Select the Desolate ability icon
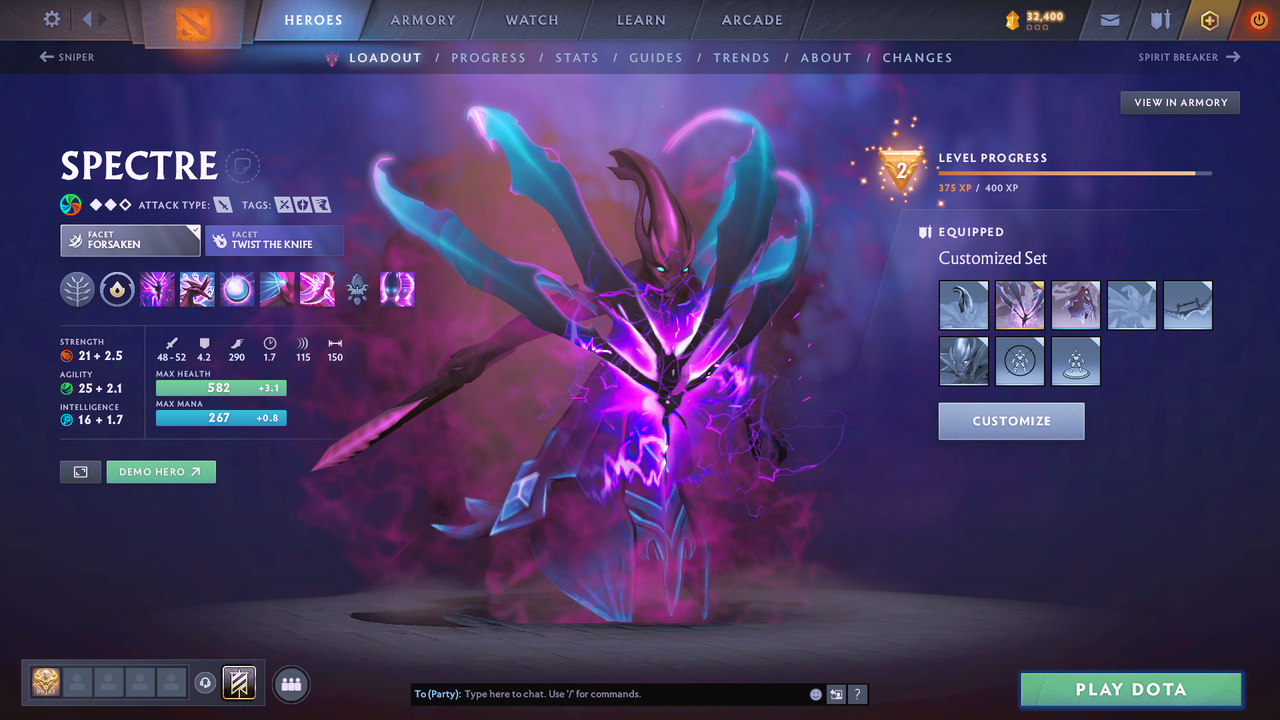The height and width of the screenshot is (720, 1280). click(x=197, y=290)
